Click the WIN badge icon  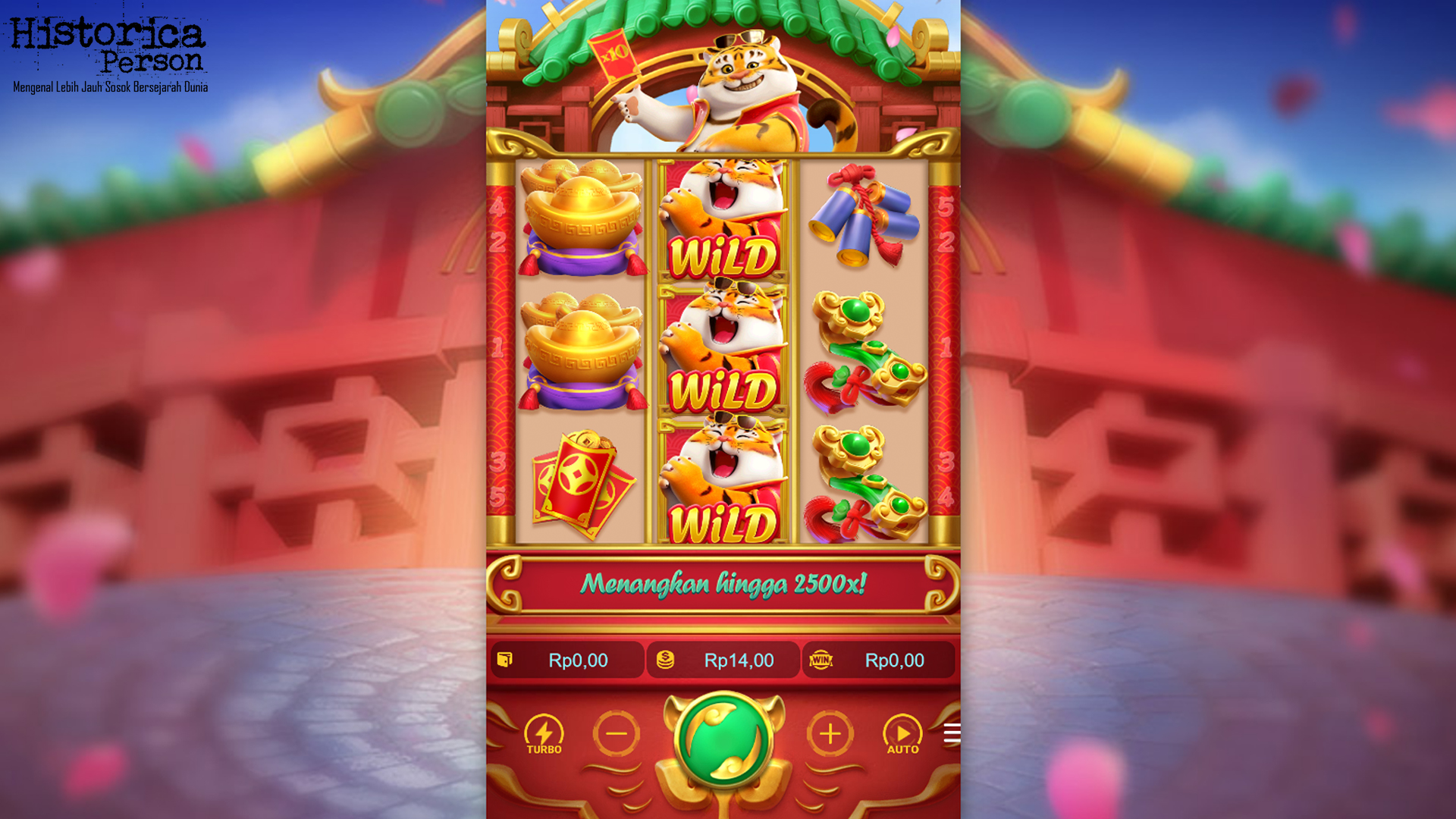pyautogui.click(x=821, y=660)
